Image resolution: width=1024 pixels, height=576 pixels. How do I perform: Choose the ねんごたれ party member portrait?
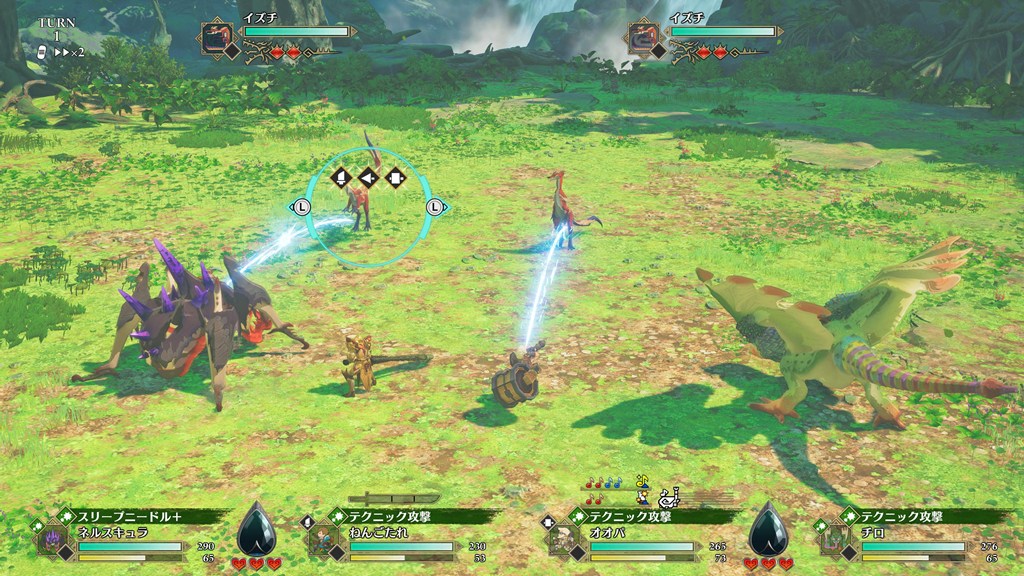click(320, 541)
